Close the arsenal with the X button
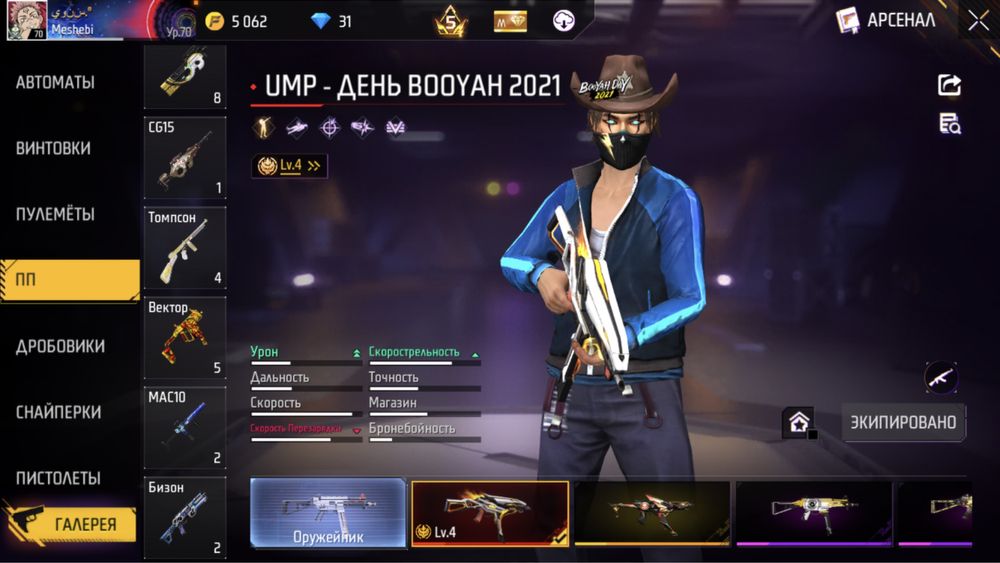The width and height of the screenshot is (1000, 563). [x=978, y=20]
